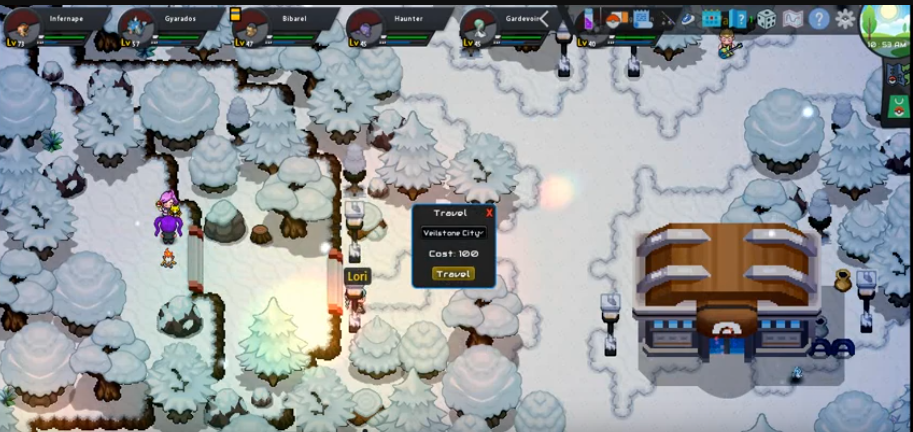Confirm with the yellow Travel button
Image resolution: width=913 pixels, height=432 pixels.
(x=453, y=273)
